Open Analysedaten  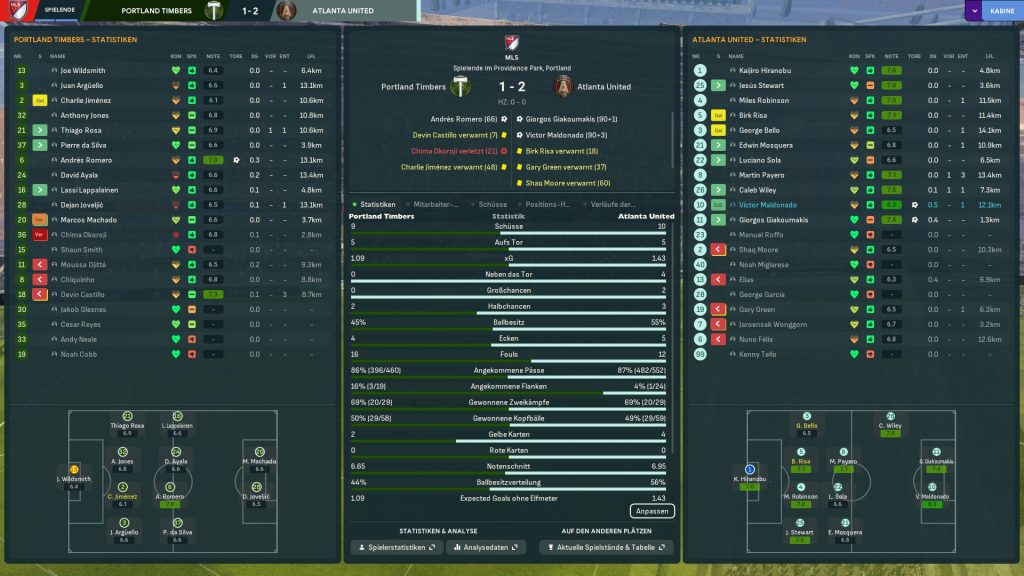tap(487, 548)
